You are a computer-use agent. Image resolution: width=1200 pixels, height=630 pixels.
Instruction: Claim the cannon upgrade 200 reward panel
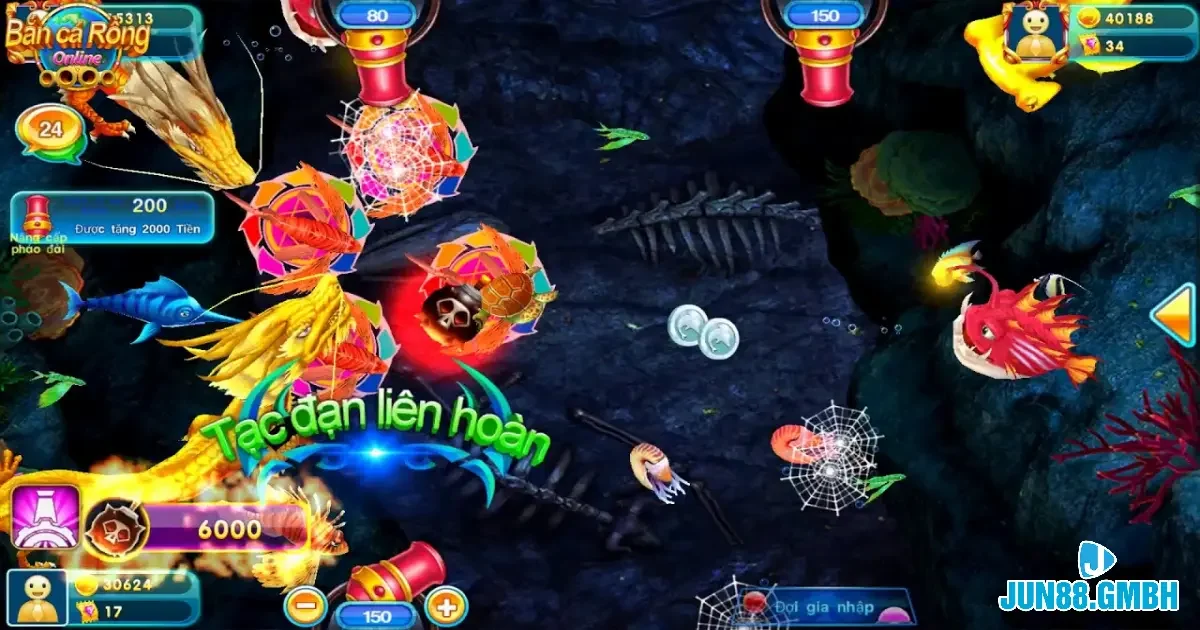[112, 217]
